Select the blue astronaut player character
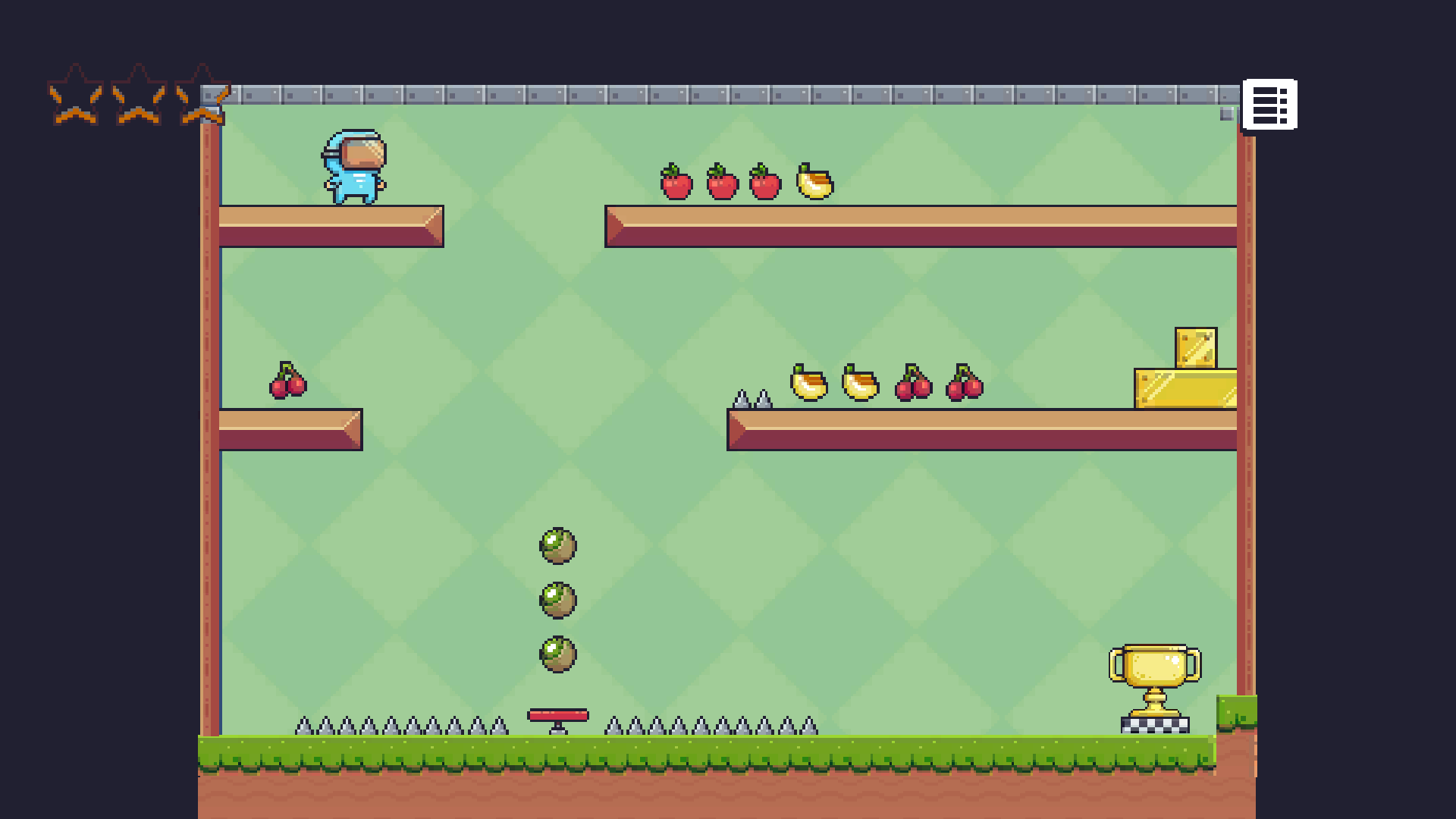This screenshot has height=819, width=1456. 355,168
